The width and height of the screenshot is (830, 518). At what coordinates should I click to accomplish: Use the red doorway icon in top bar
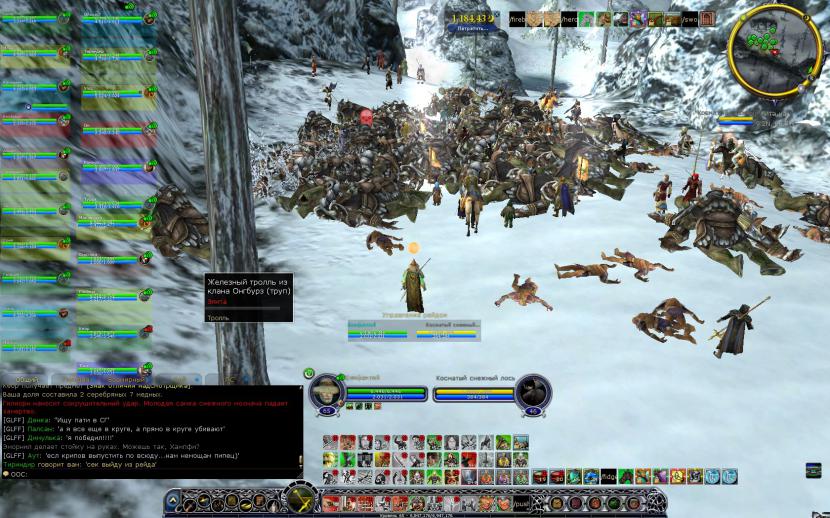point(708,19)
